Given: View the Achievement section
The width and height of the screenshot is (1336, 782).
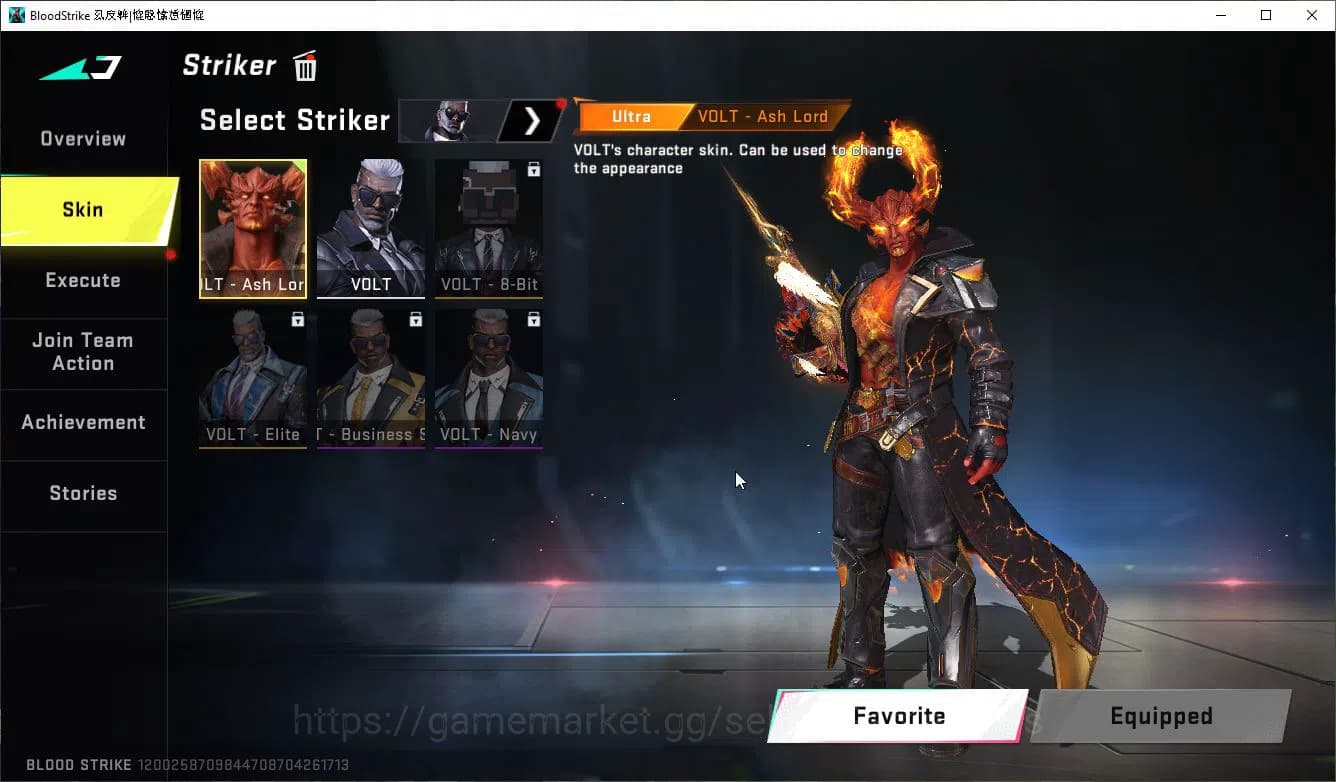Looking at the screenshot, I should click(x=83, y=422).
